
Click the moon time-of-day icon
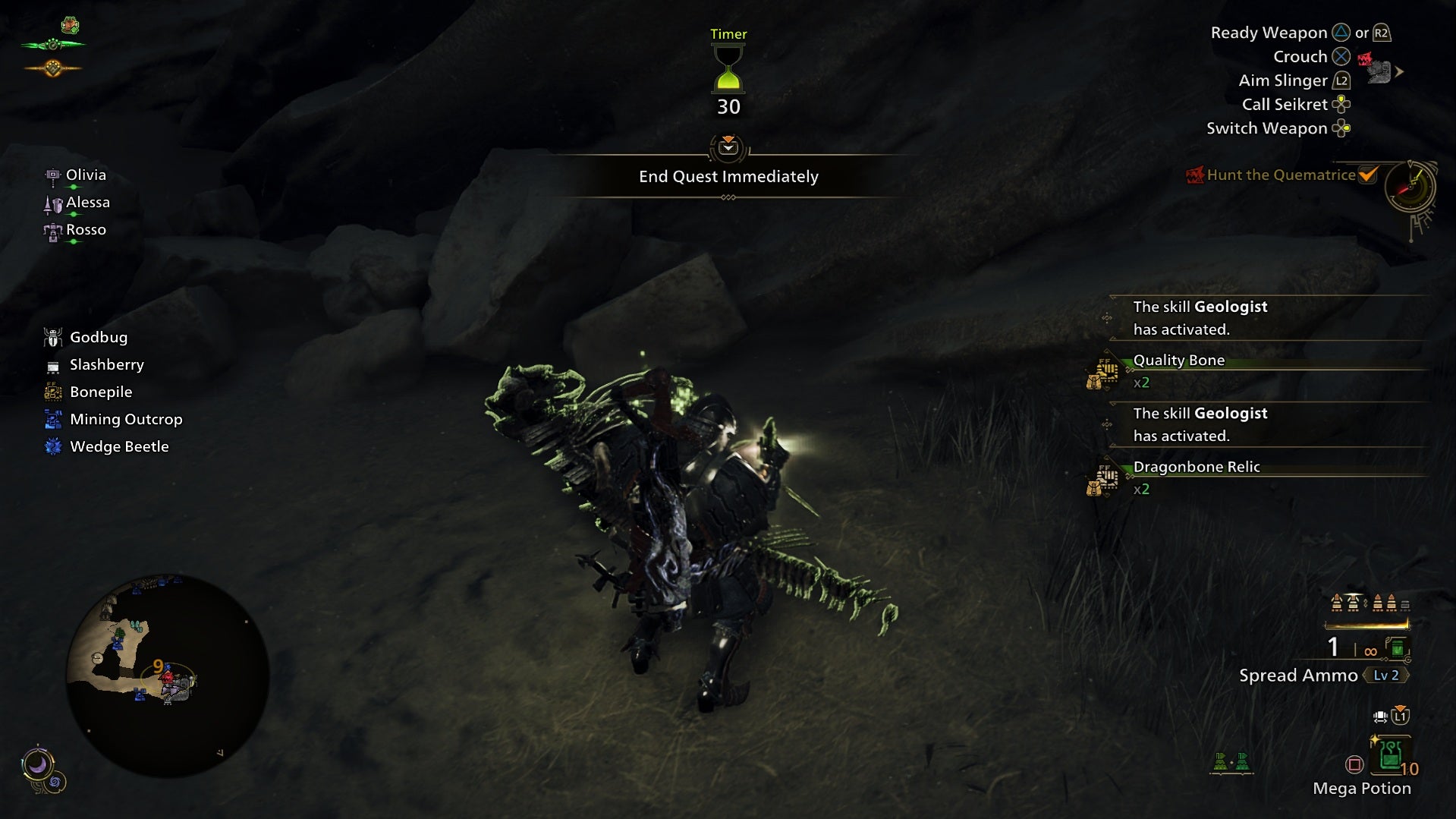pos(37,765)
